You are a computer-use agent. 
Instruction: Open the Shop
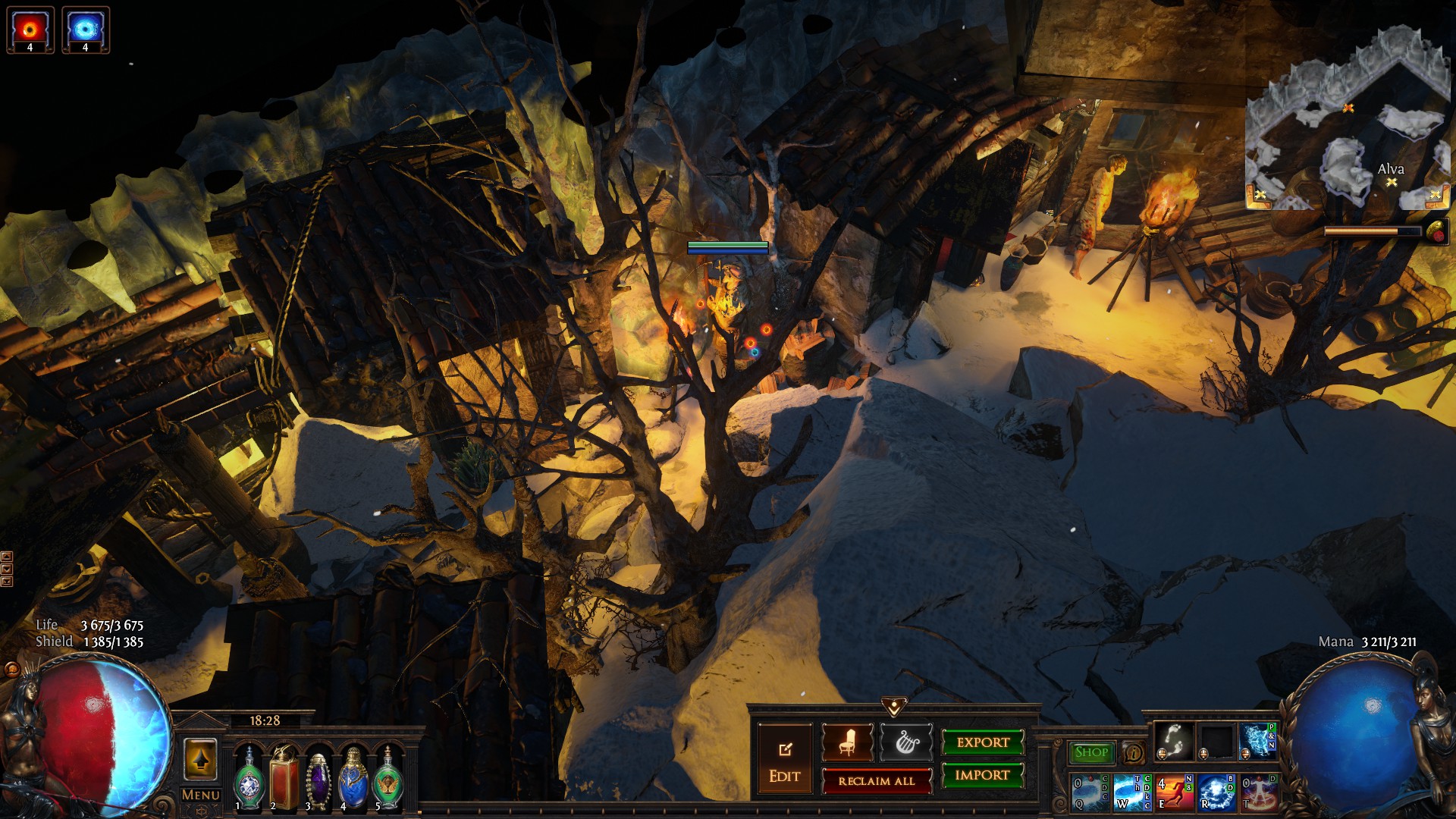coord(1091,752)
